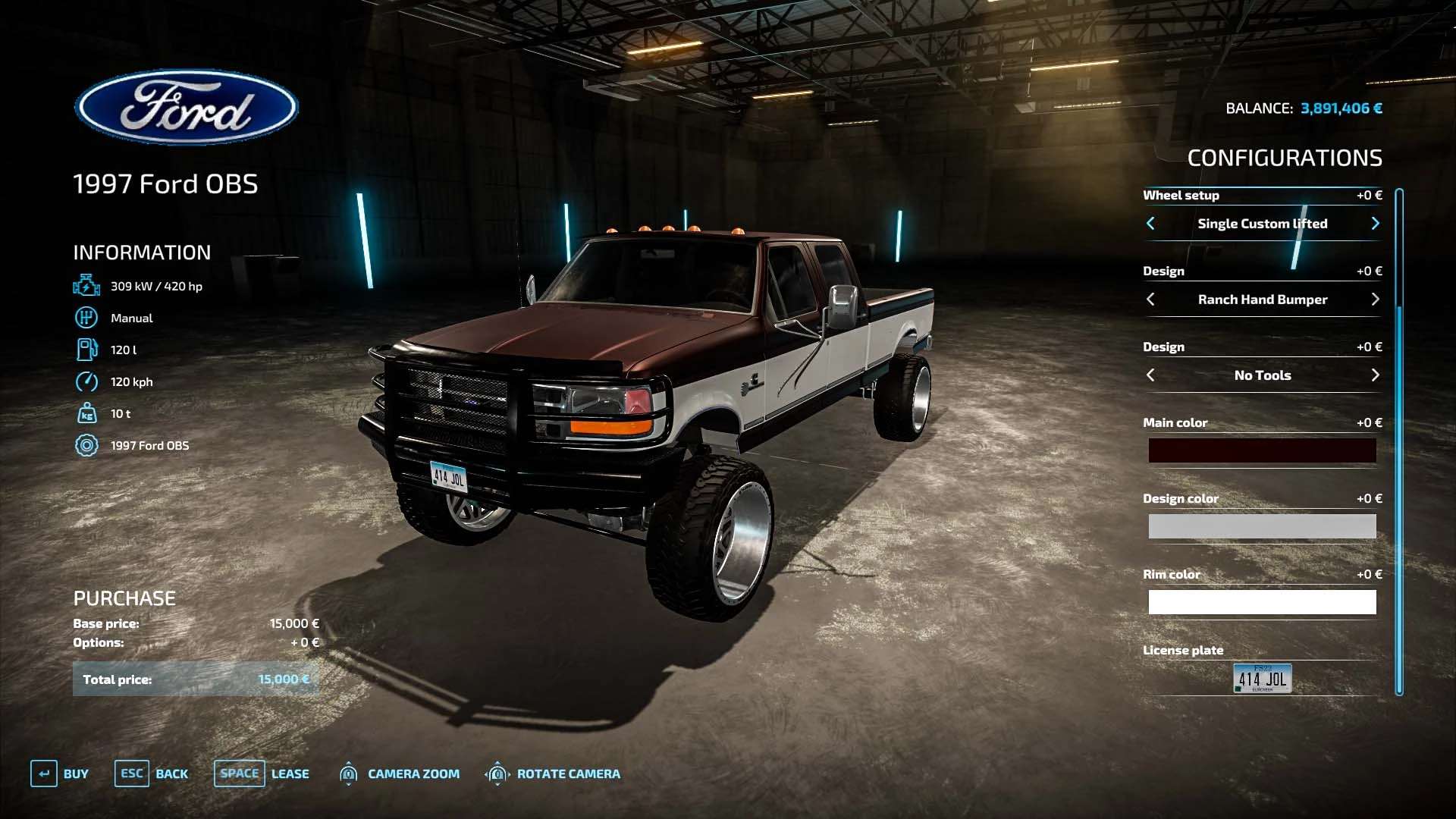Go to previous Ranch Hand Bumper design
Image resolution: width=1456 pixels, height=819 pixels.
[1150, 300]
